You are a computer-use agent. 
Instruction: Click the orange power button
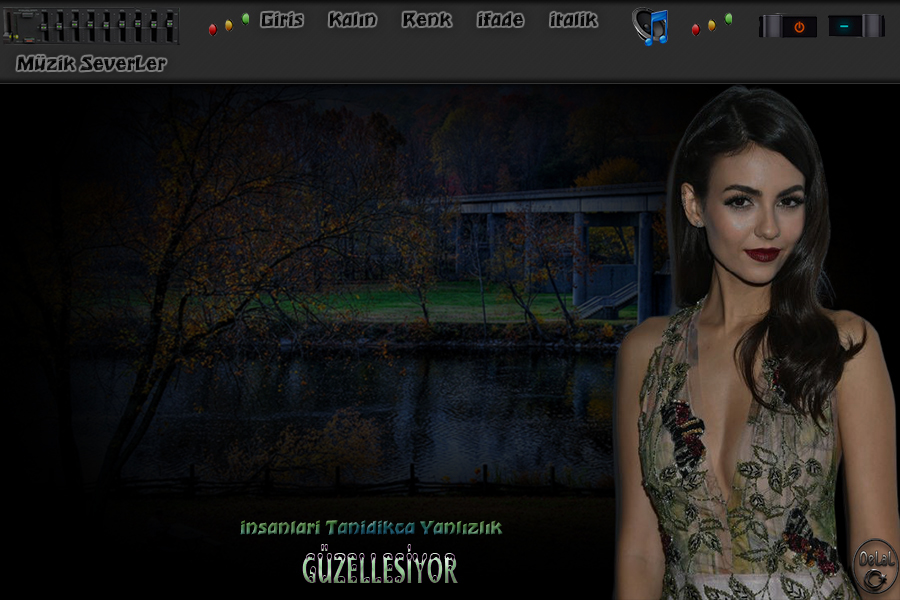point(798,27)
